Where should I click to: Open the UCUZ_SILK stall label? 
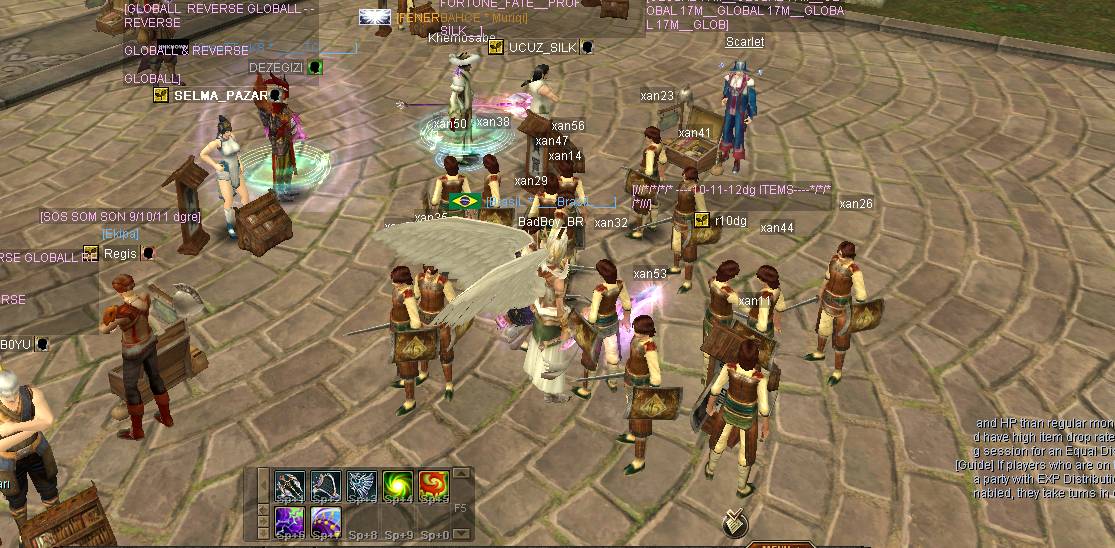[542, 47]
